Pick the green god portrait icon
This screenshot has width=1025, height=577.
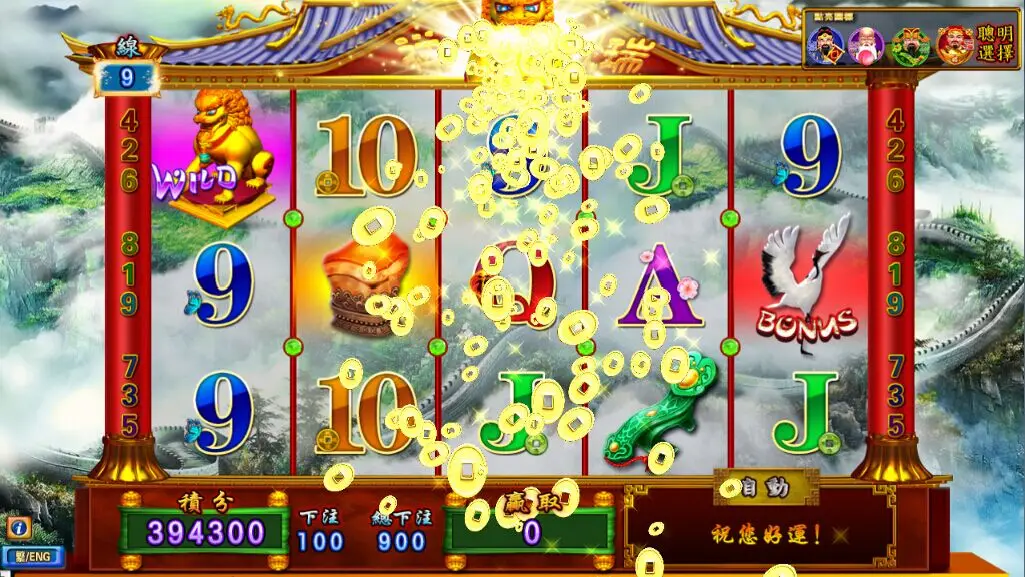tap(911, 45)
